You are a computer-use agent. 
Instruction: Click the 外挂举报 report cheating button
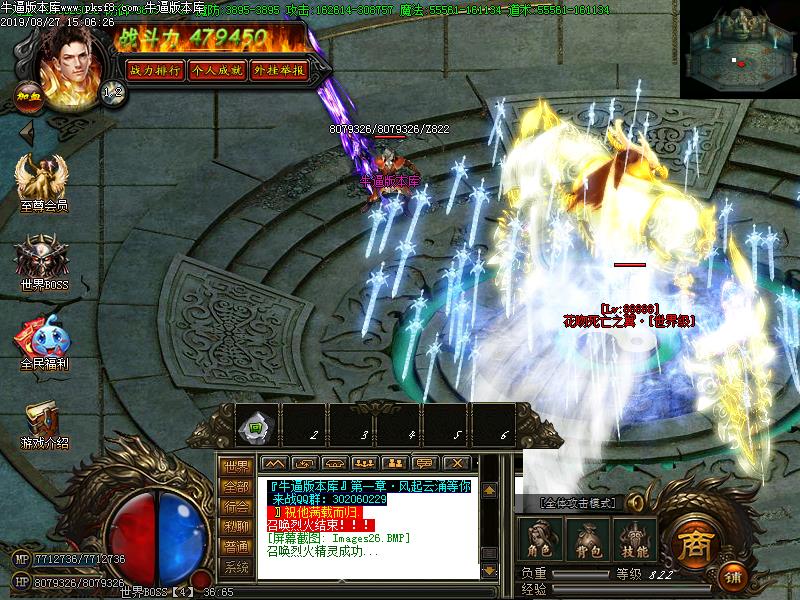[279, 70]
